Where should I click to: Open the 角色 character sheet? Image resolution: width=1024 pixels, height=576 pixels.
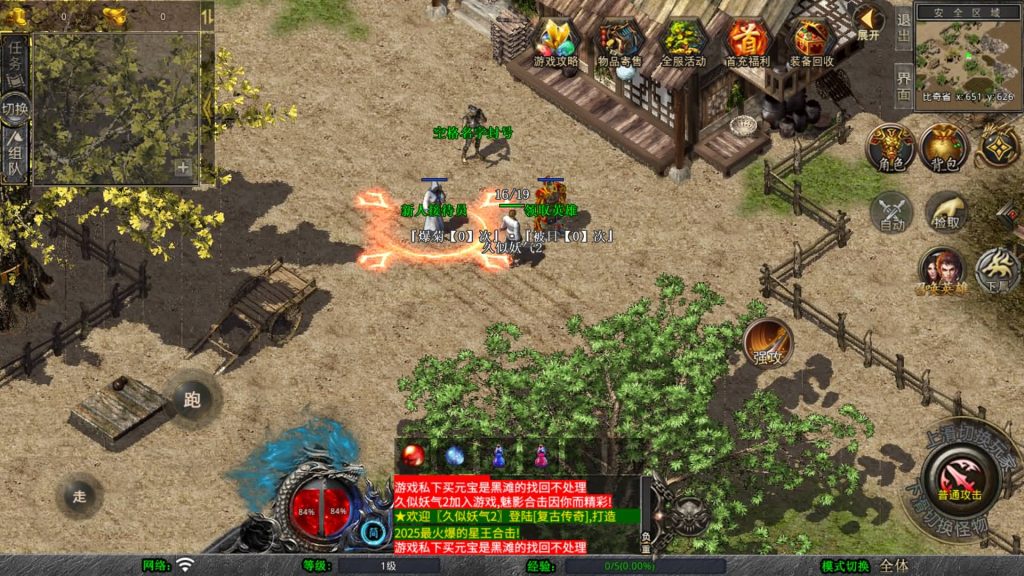pyautogui.click(x=890, y=148)
